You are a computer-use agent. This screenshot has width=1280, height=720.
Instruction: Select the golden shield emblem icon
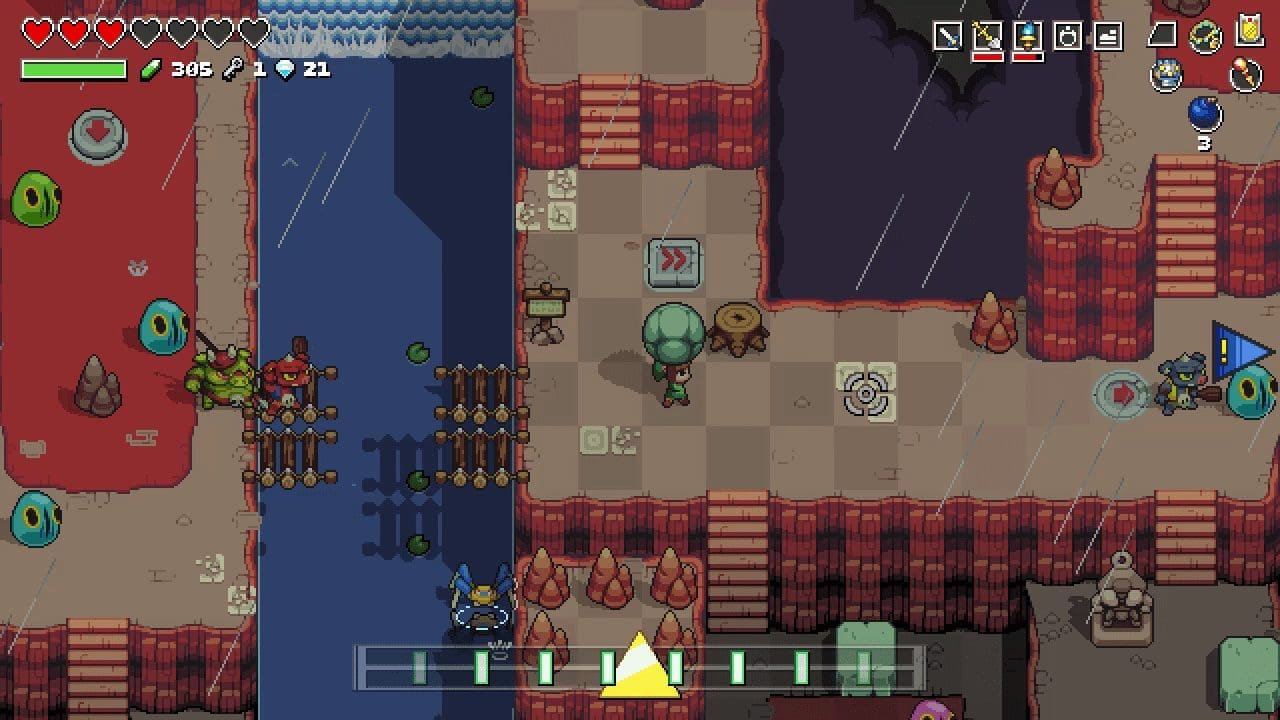click(x=1249, y=30)
